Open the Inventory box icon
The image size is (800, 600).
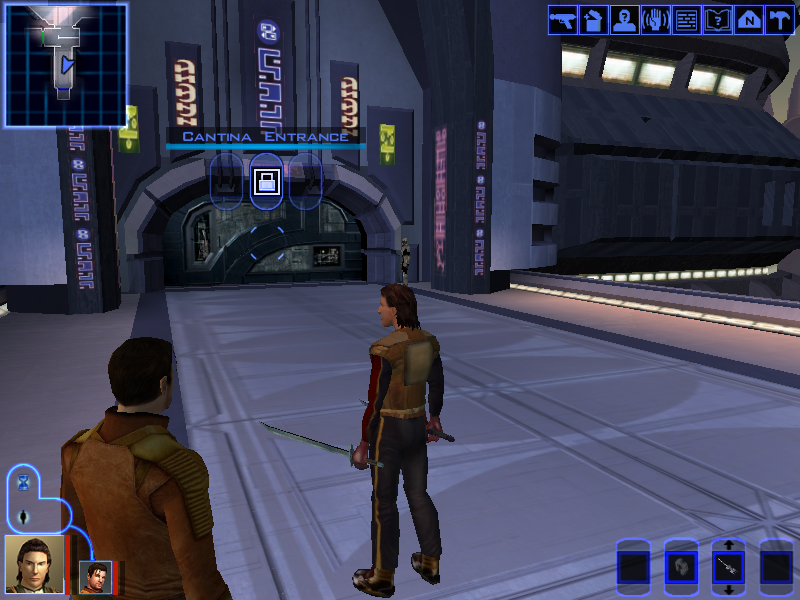point(593,20)
